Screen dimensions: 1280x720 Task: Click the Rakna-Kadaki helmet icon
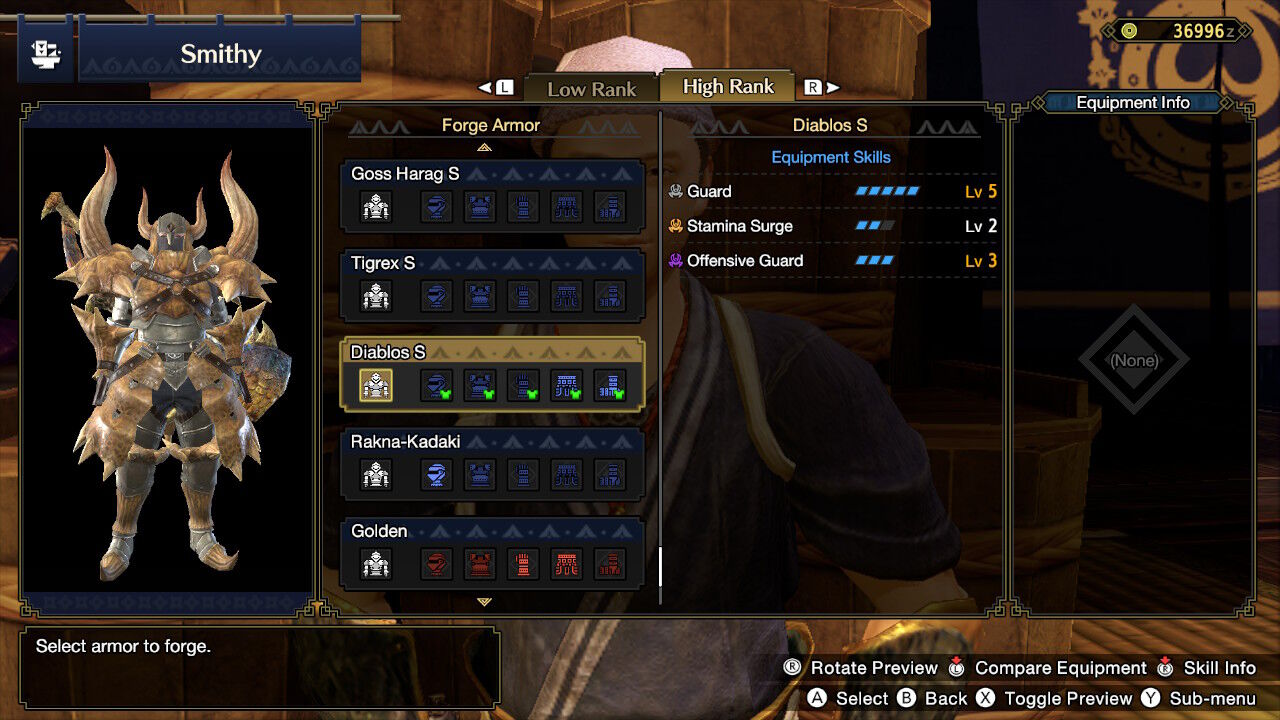436,475
